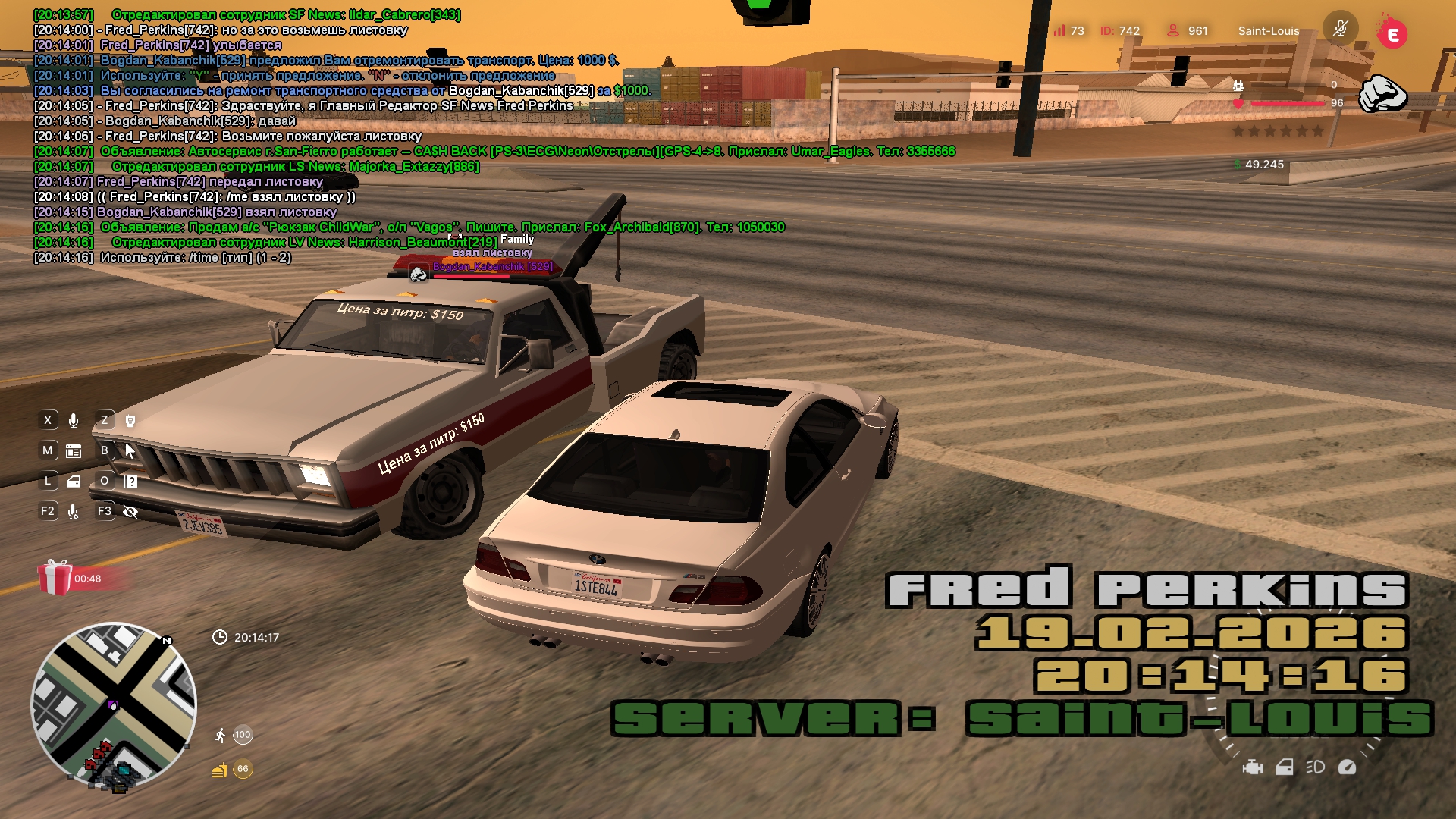1456x819 pixels.
Task: Click the door icon beside the engine icon
Action: click(x=1285, y=767)
